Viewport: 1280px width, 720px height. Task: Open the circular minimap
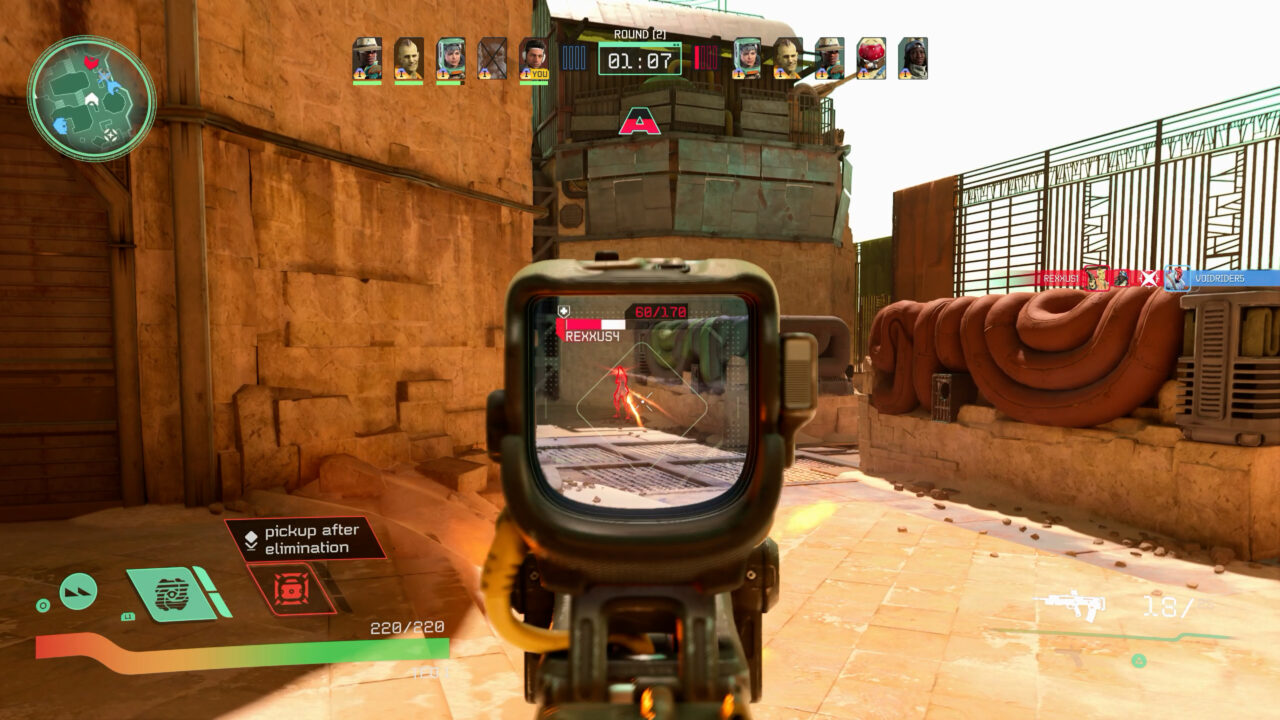pyautogui.click(x=91, y=98)
